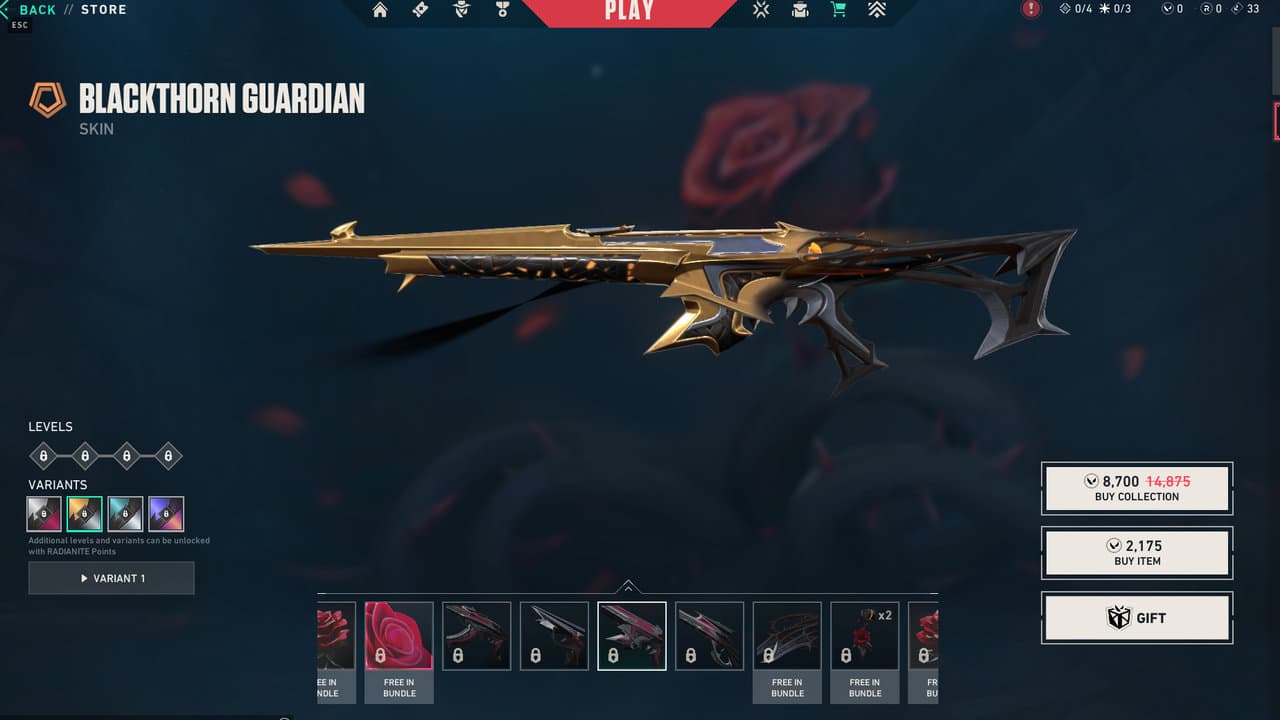Open the Collection backpack icon
Image resolution: width=1280 pixels, height=720 pixels.
point(799,10)
